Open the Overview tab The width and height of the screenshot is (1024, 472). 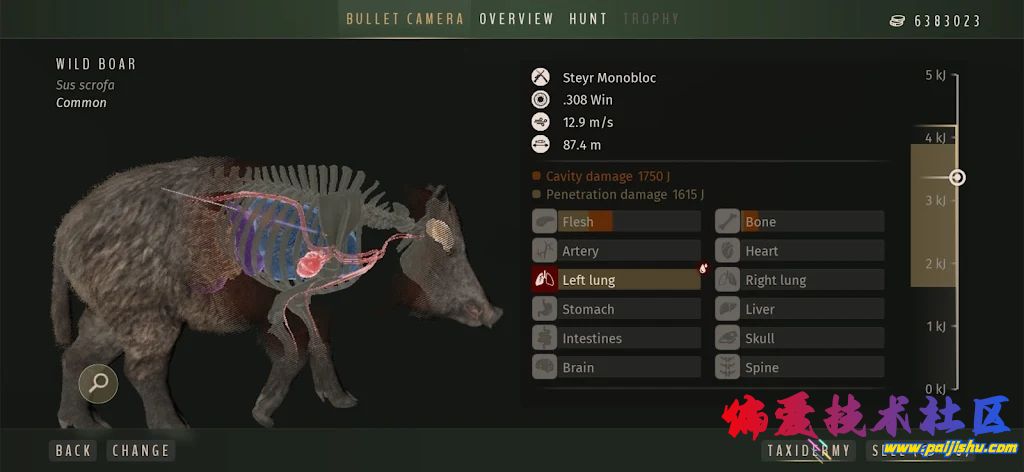click(516, 19)
